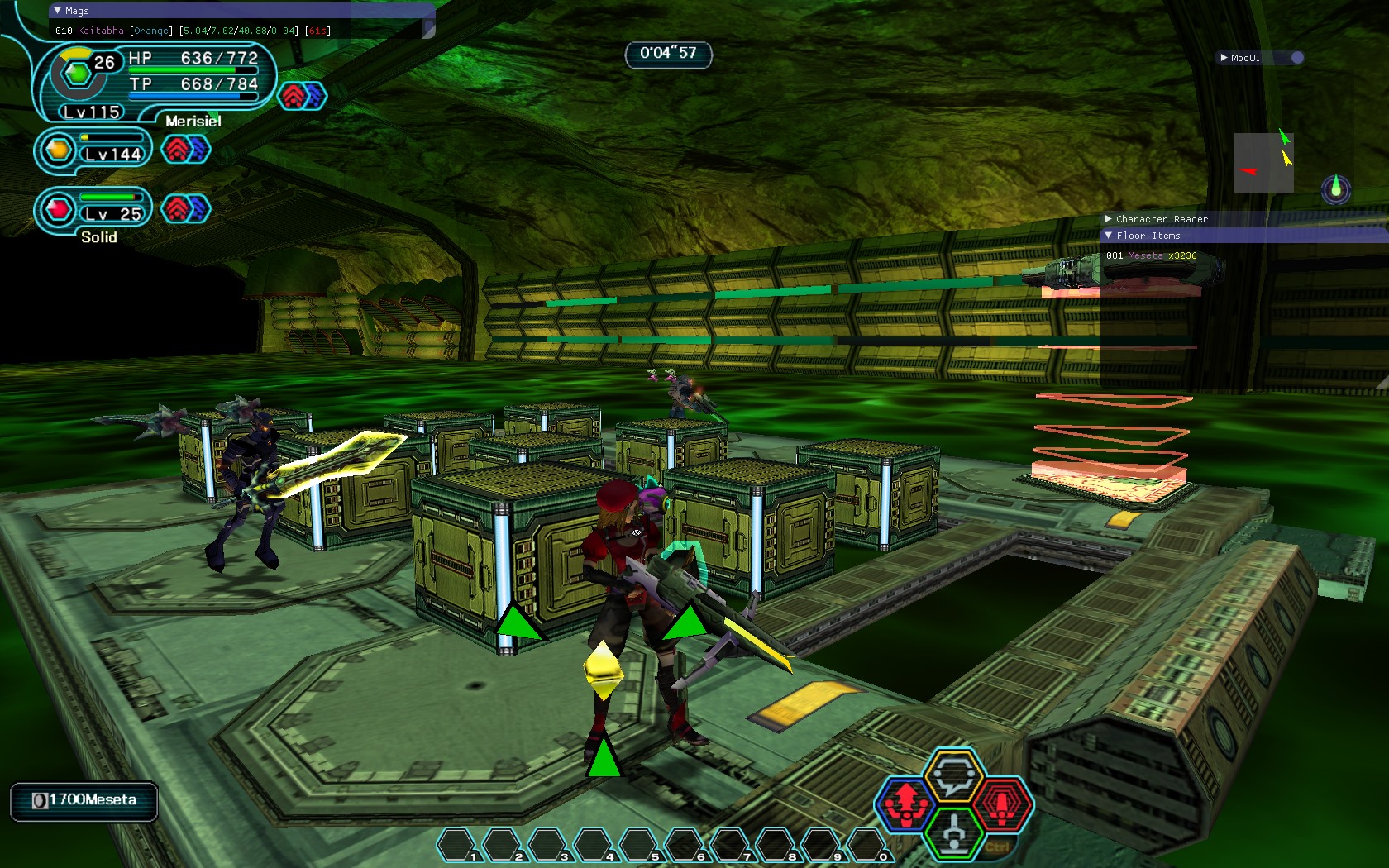
Task: Click the grey minimap with arrows
Action: pos(1263,163)
